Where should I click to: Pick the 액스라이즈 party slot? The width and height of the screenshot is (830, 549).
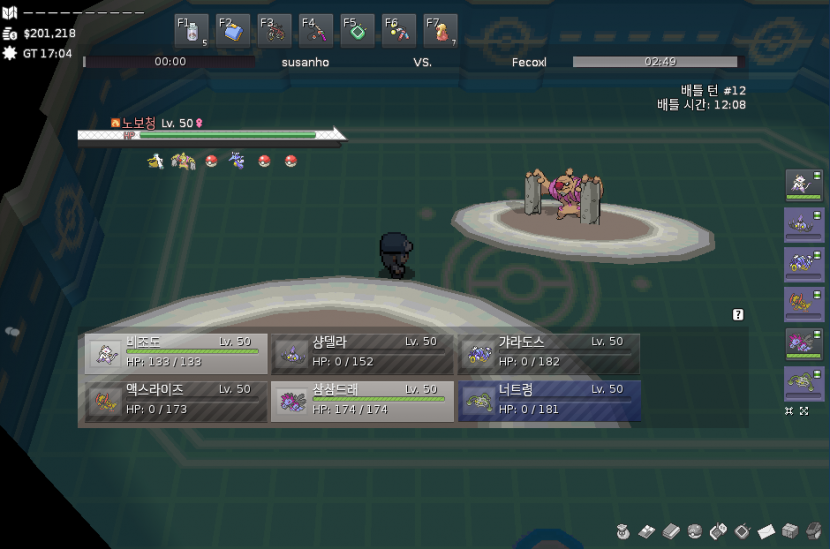[176, 401]
